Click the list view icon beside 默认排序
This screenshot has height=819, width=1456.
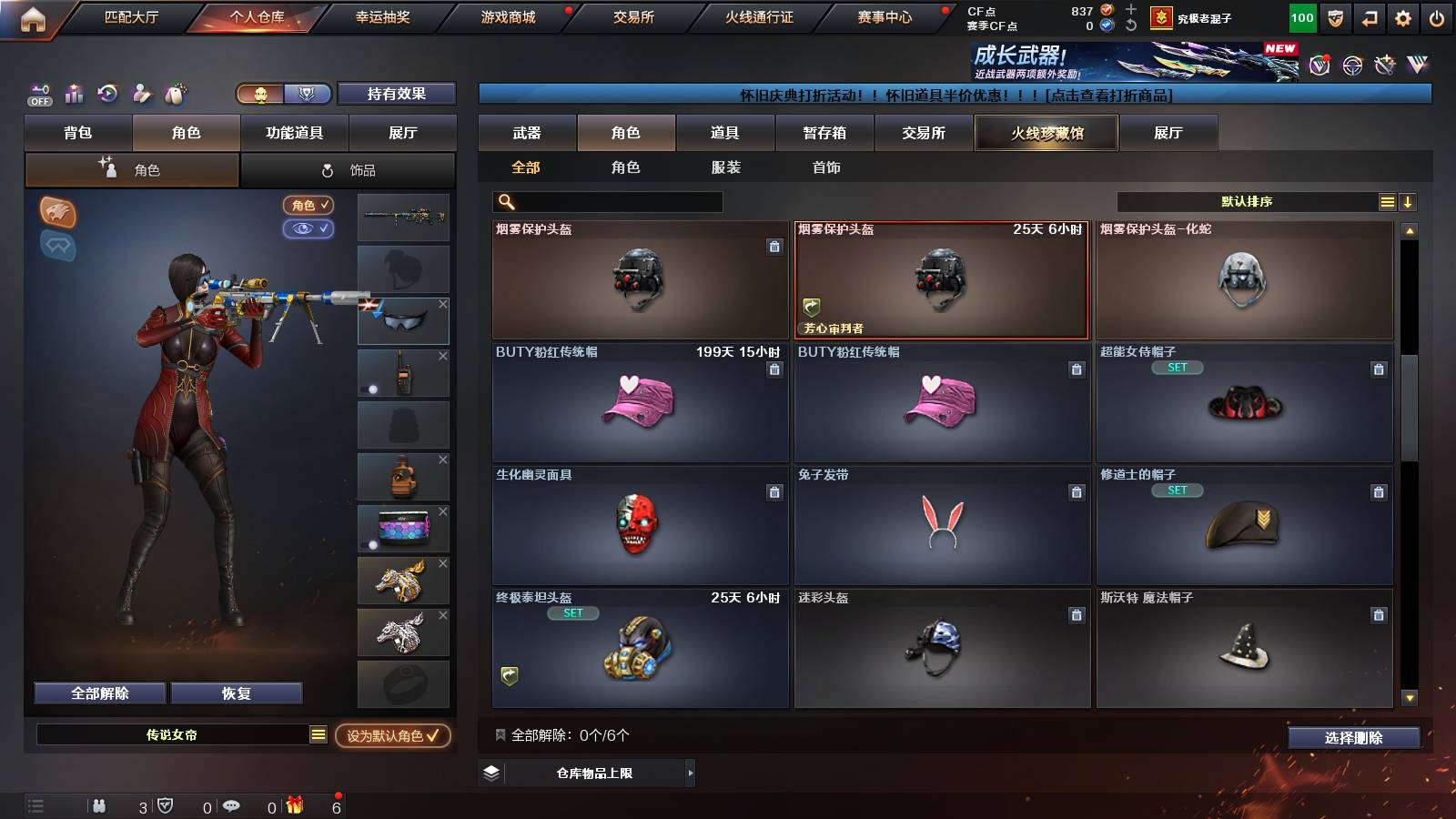(x=1386, y=201)
